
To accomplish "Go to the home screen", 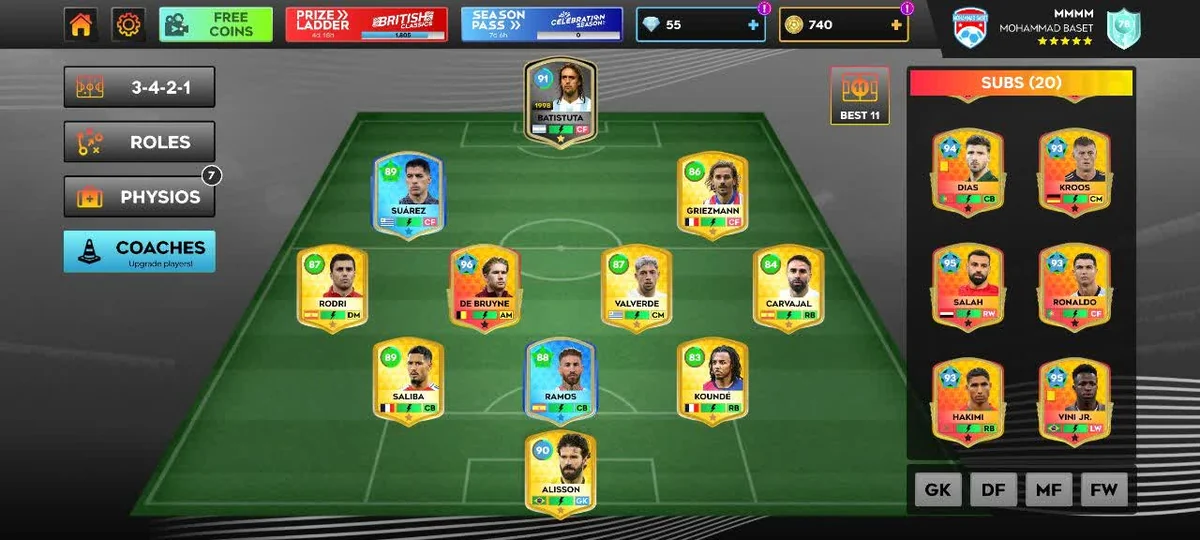I will [x=81, y=25].
